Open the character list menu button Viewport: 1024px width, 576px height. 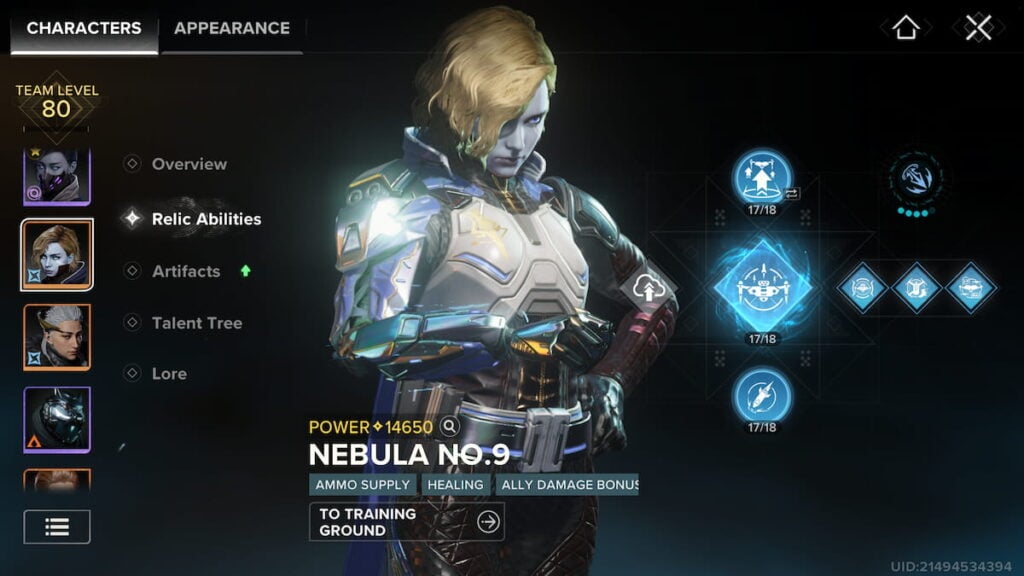[57, 527]
